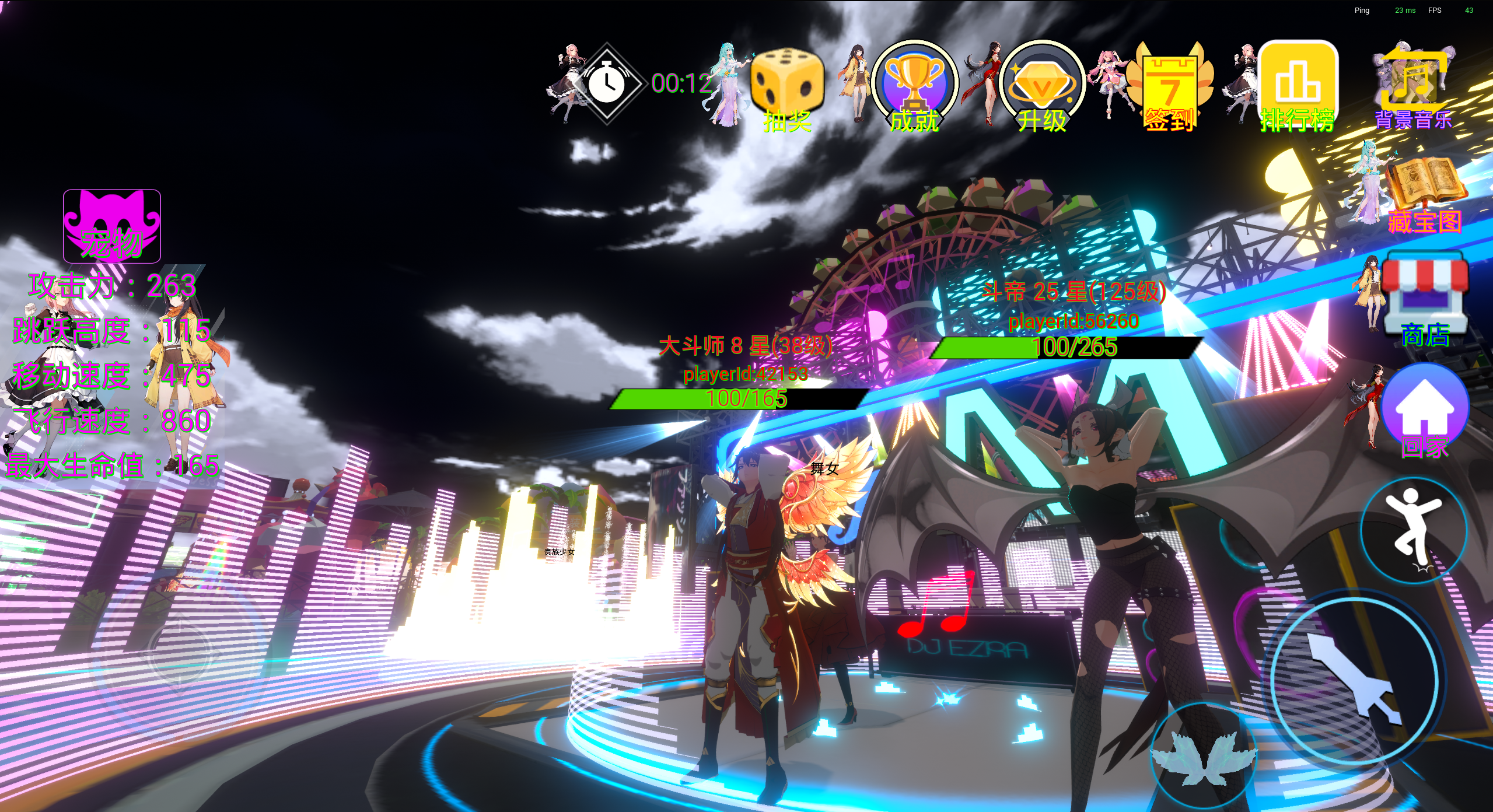This screenshot has width=1493, height=812.
Task: Open the 商店 shop
Action: pos(1425,300)
